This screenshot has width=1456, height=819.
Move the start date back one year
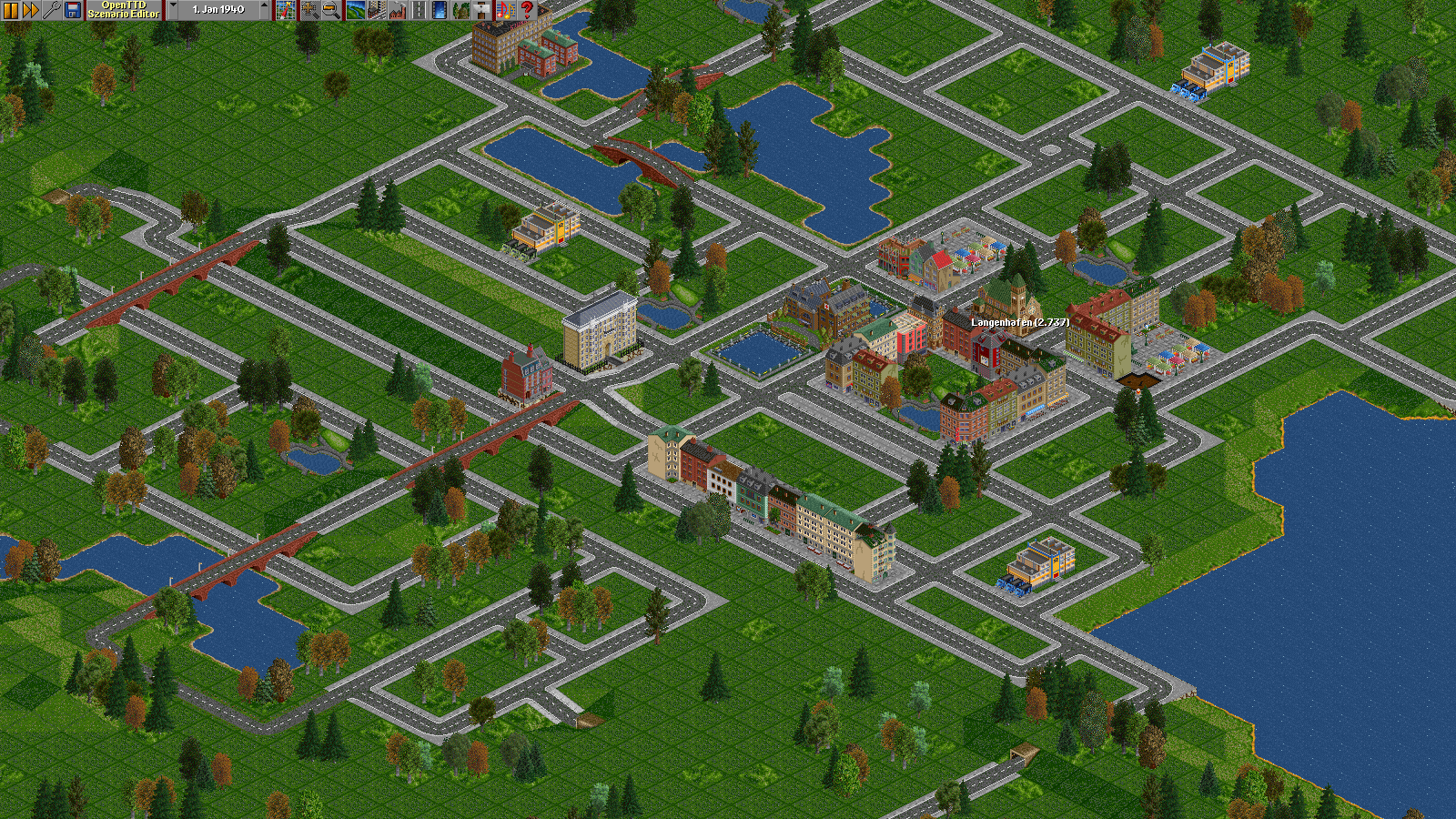pos(173,10)
